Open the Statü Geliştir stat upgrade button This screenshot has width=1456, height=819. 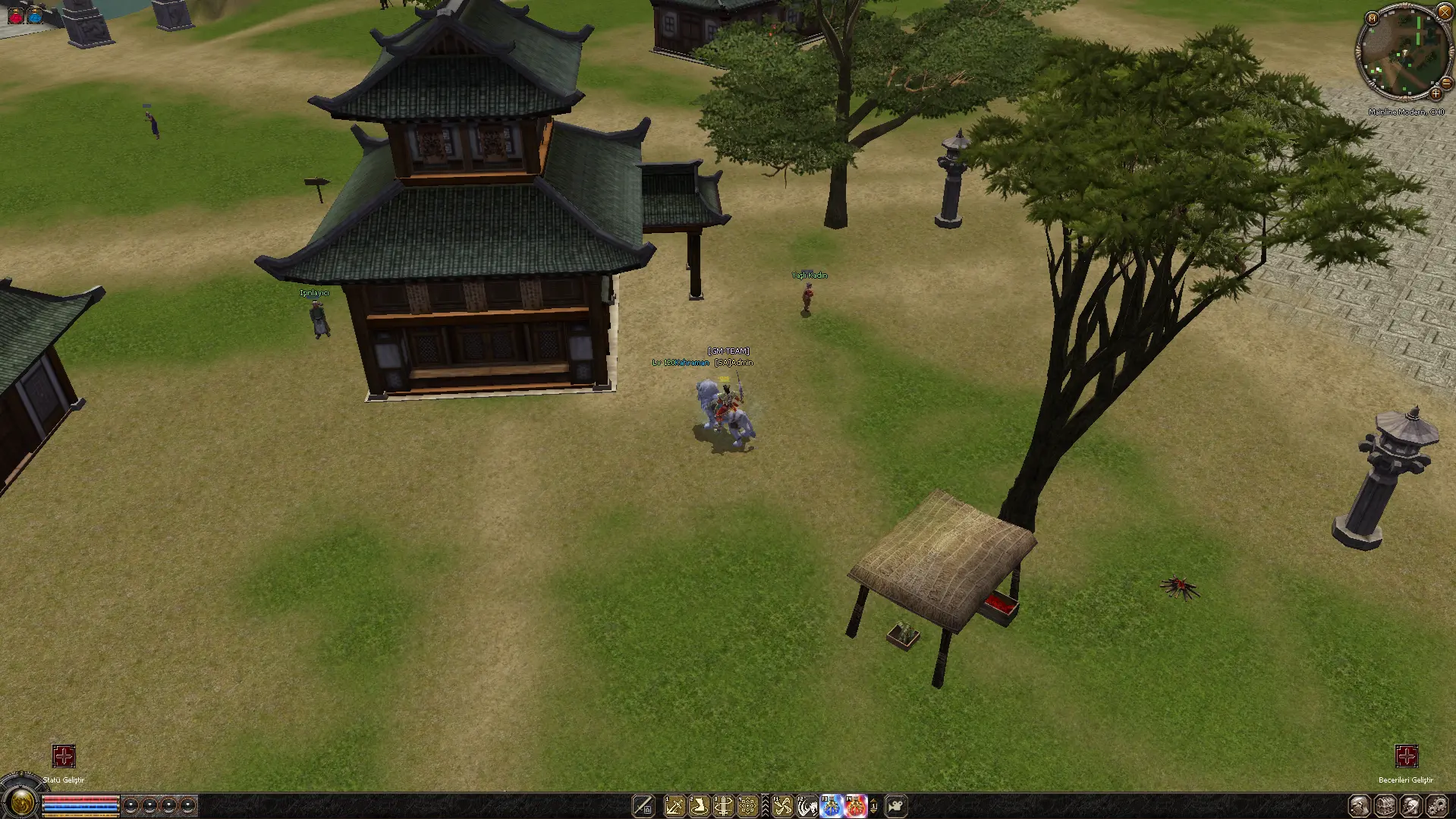pos(64,756)
